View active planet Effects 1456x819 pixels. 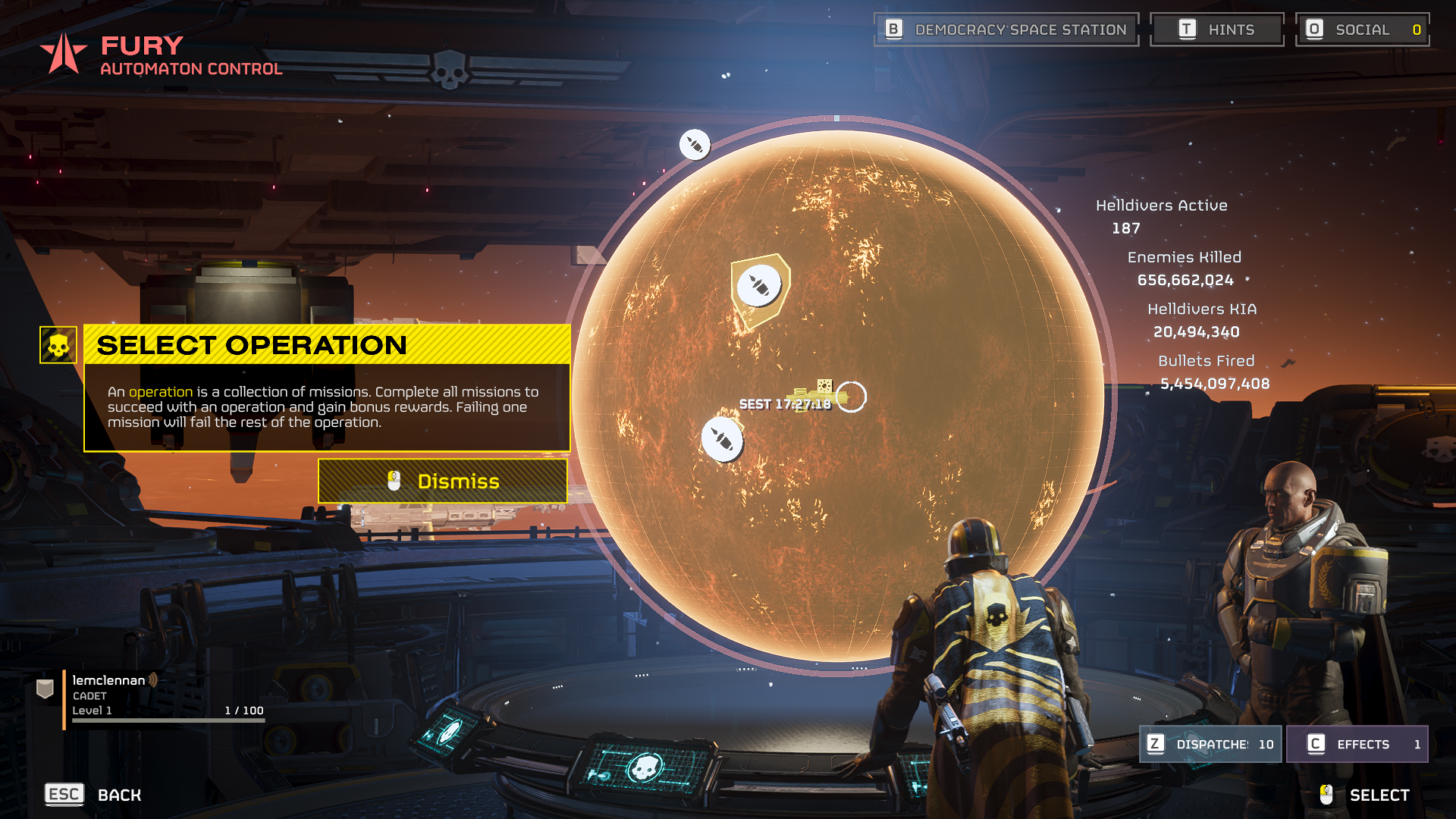pyautogui.click(x=1357, y=744)
